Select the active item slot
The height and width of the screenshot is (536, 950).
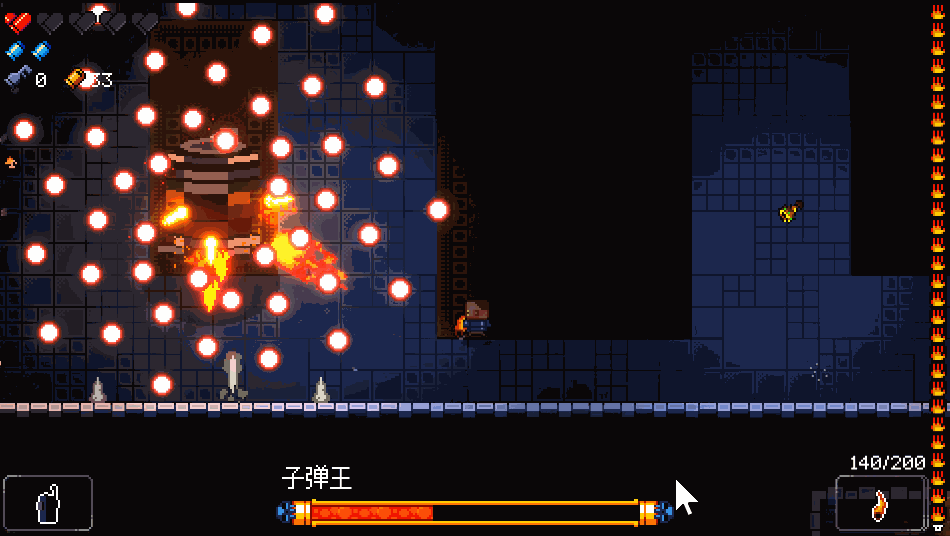48,502
